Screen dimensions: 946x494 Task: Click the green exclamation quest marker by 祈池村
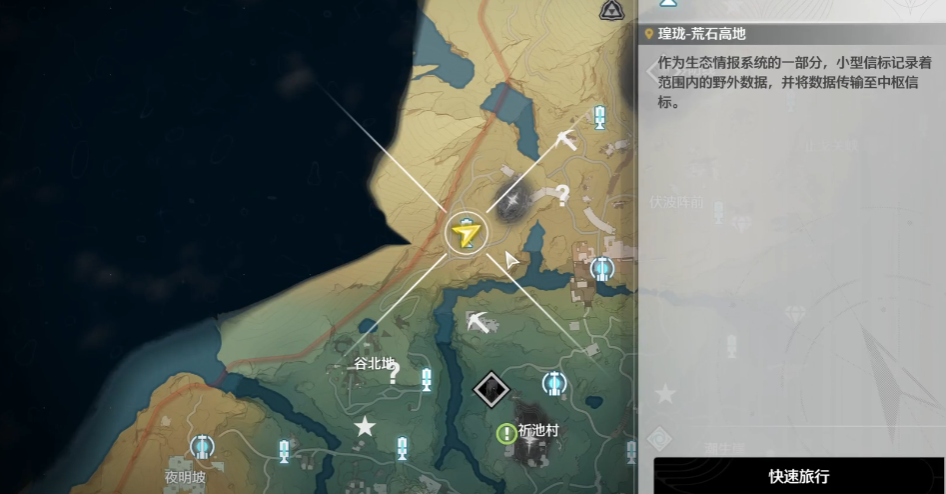point(506,433)
